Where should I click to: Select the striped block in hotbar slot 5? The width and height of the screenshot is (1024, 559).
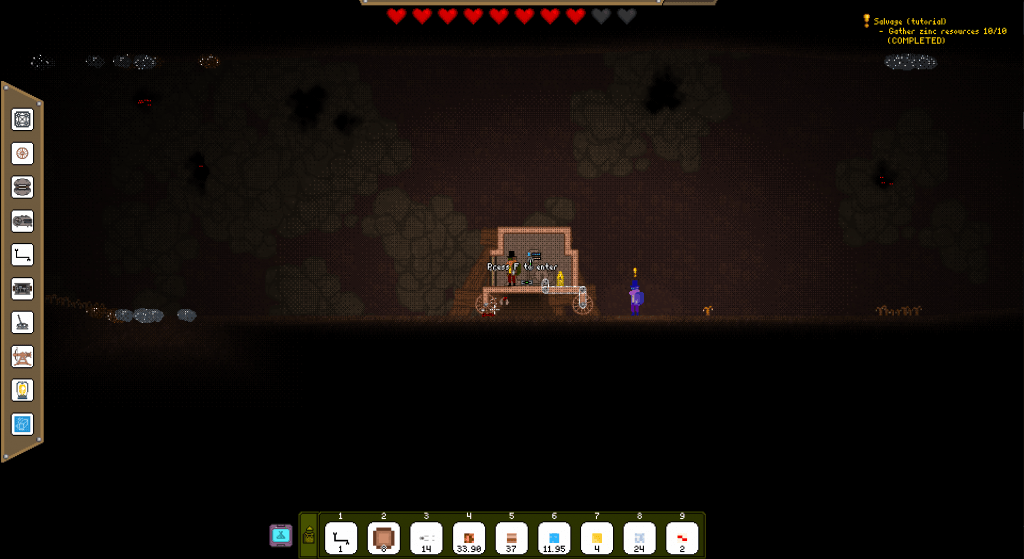(x=511, y=537)
